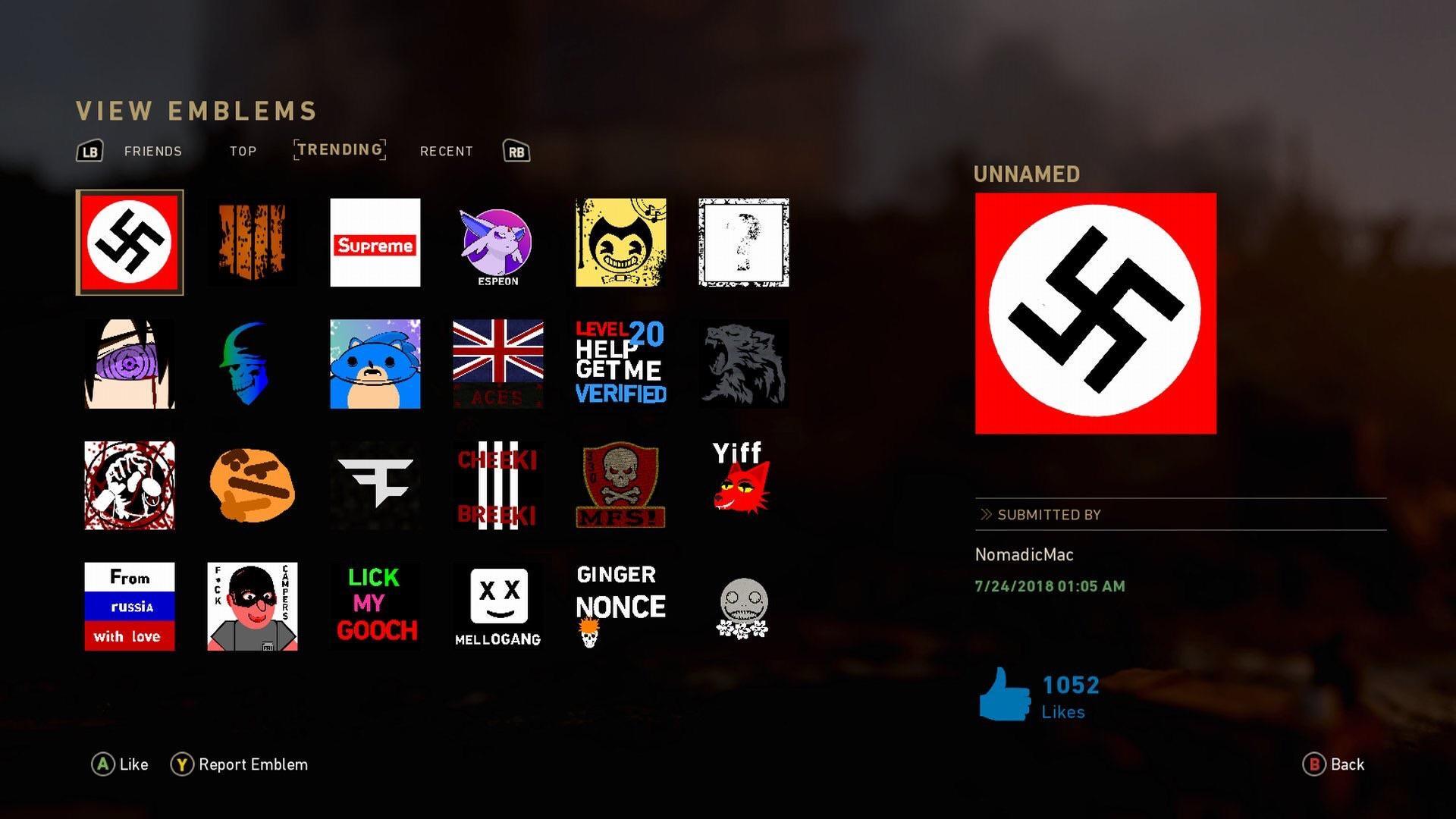
Task: Click the LB bumper icon
Action: point(89,151)
